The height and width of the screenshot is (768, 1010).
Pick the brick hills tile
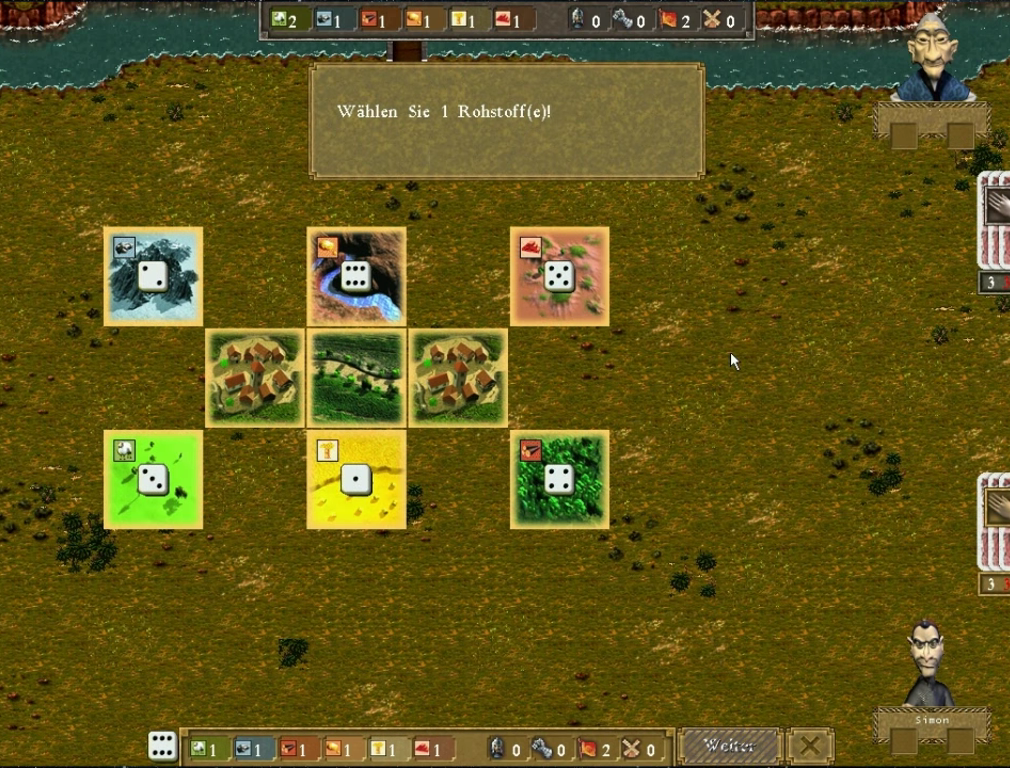[559, 276]
